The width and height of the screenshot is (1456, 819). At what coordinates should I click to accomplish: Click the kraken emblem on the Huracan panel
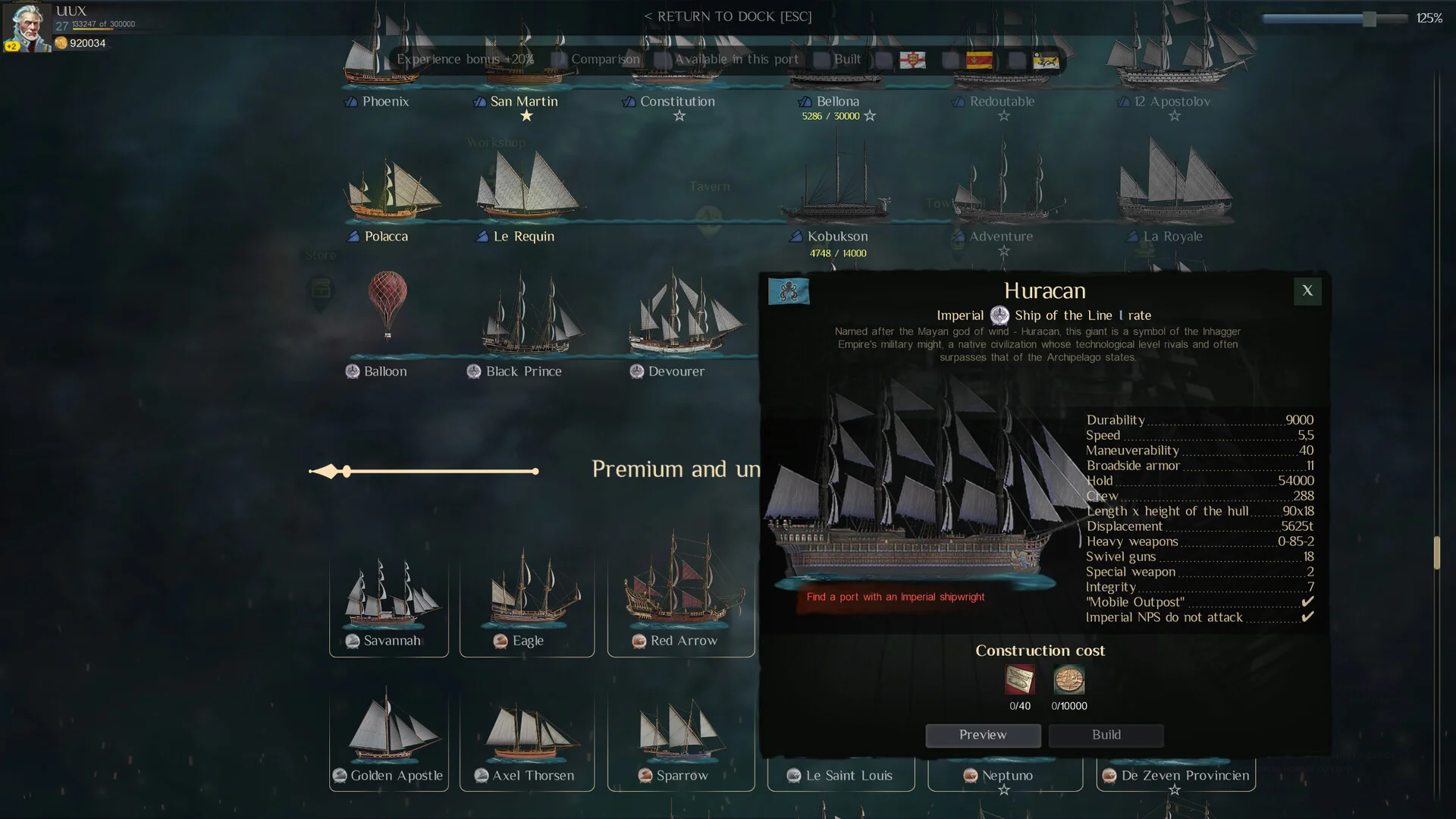(789, 290)
